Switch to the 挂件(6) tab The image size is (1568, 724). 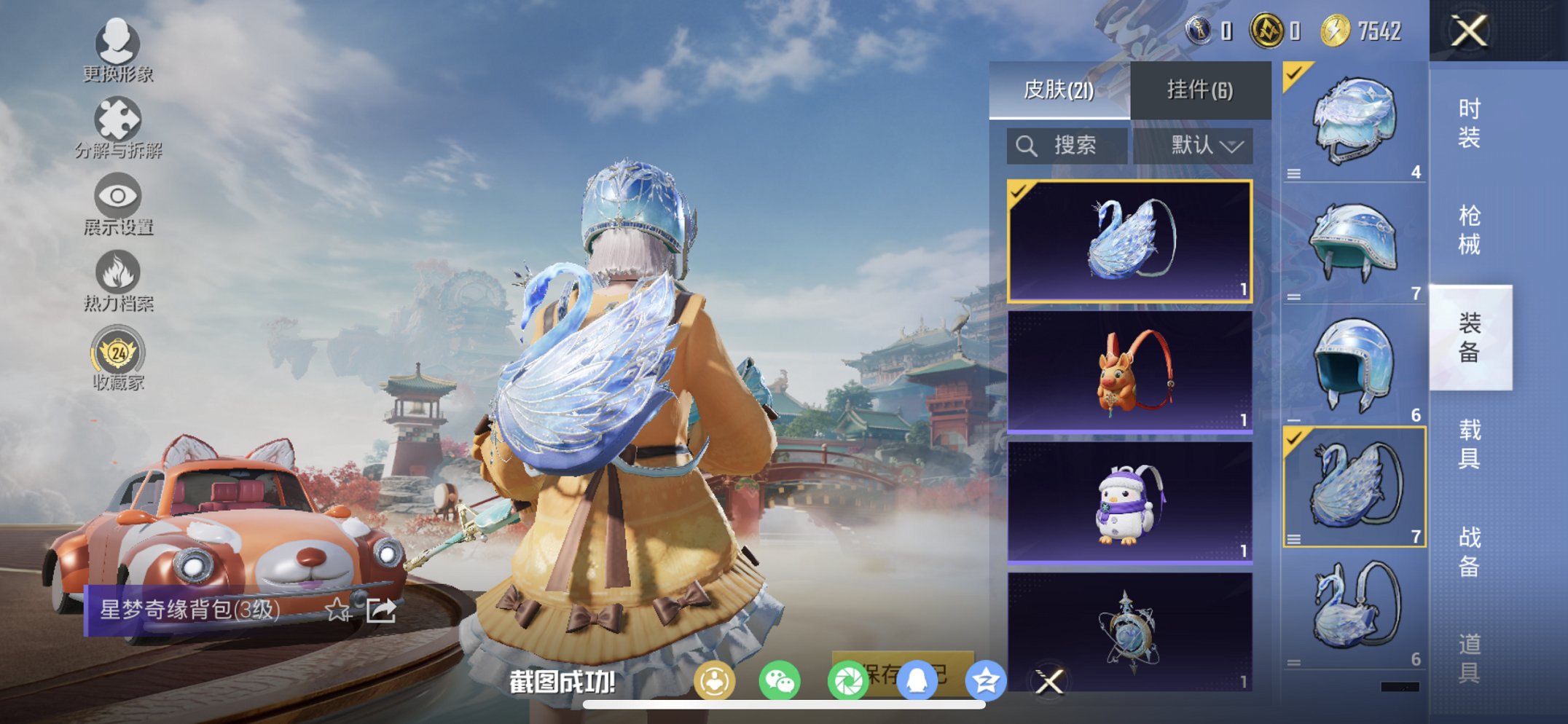[x=1201, y=89]
